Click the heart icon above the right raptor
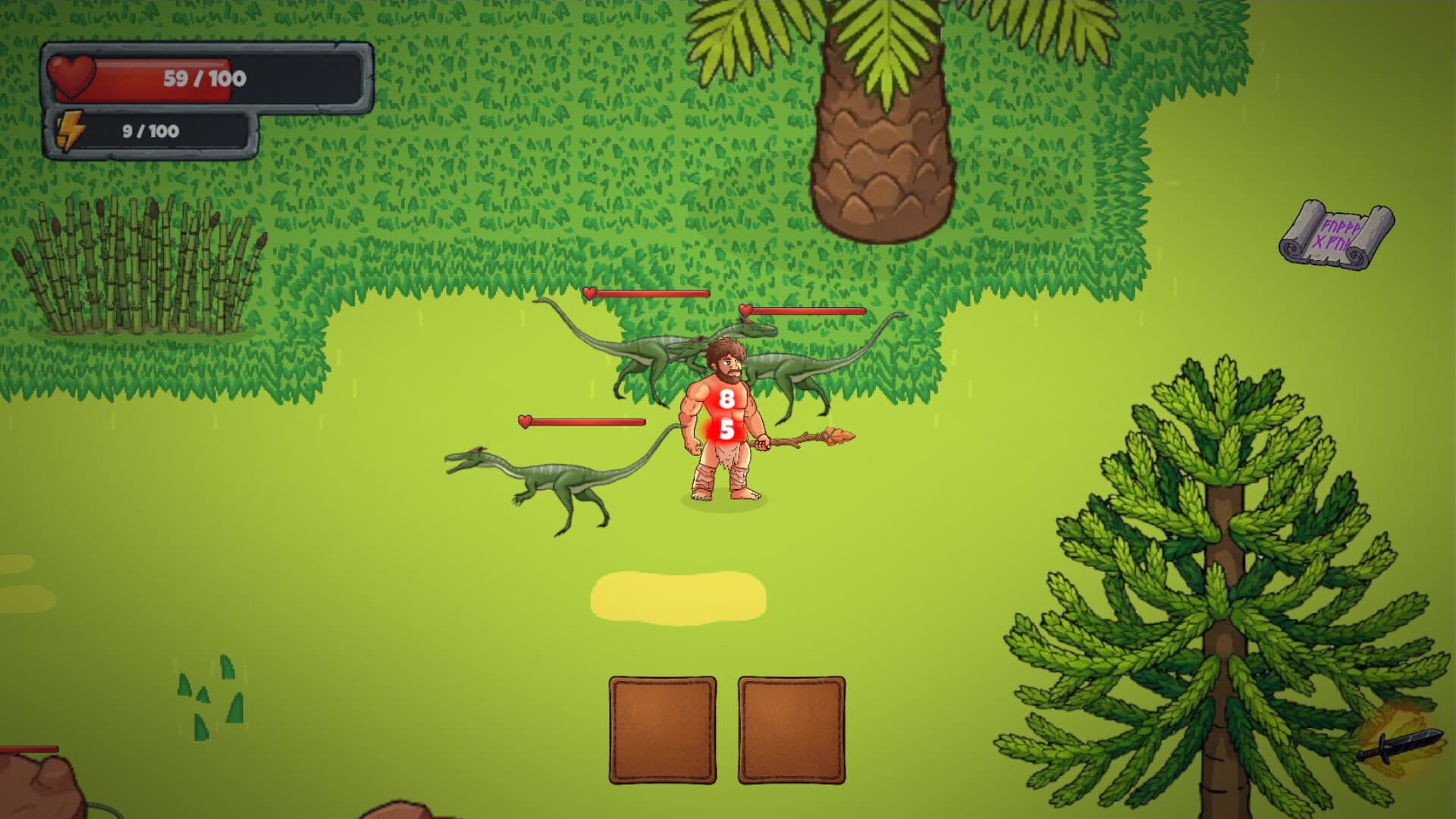The image size is (1456, 819). [746, 310]
